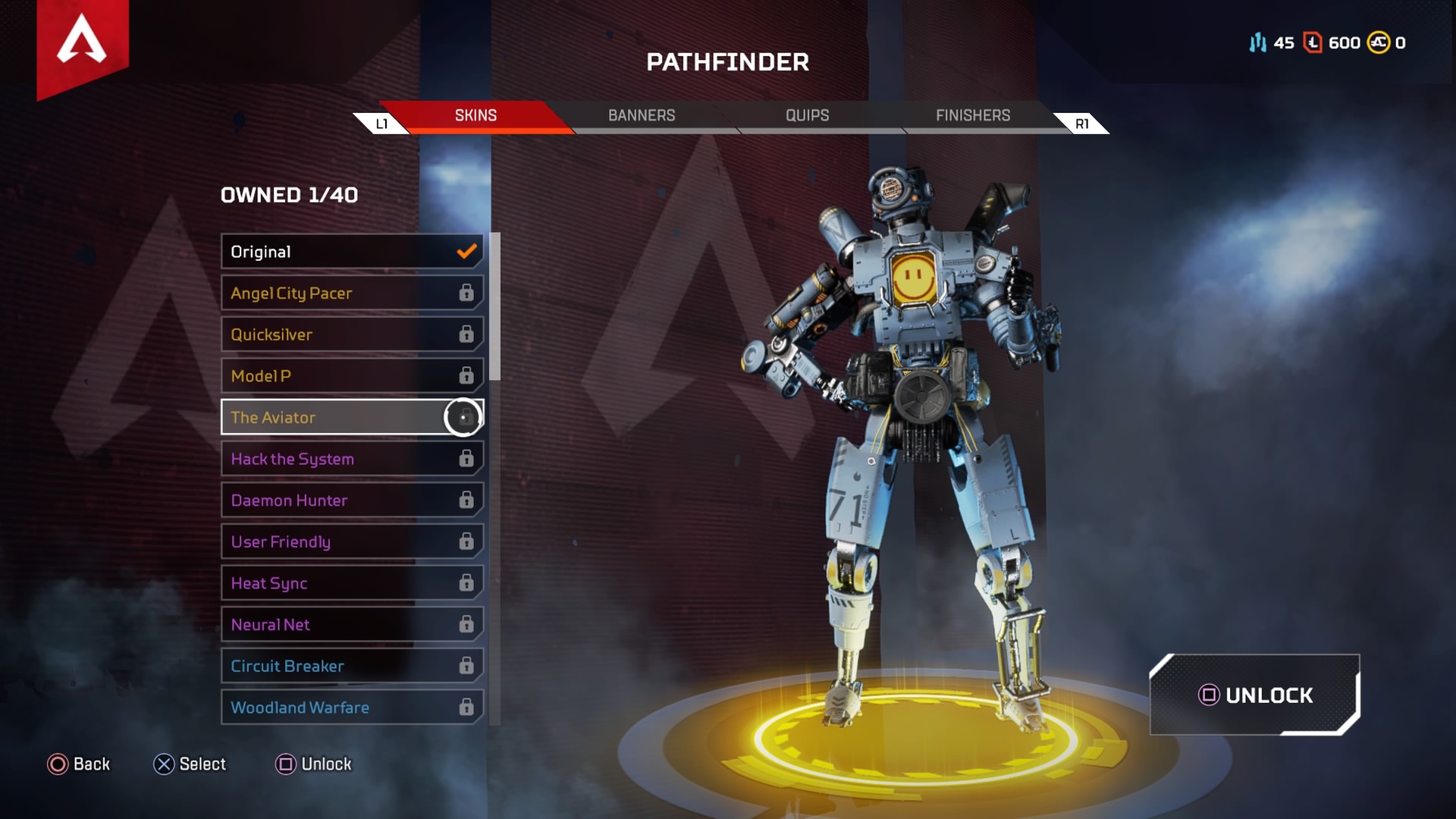Show the Finishers tab
Image resolution: width=1456 pixels, height=819 pixels.
pos(973,115)
